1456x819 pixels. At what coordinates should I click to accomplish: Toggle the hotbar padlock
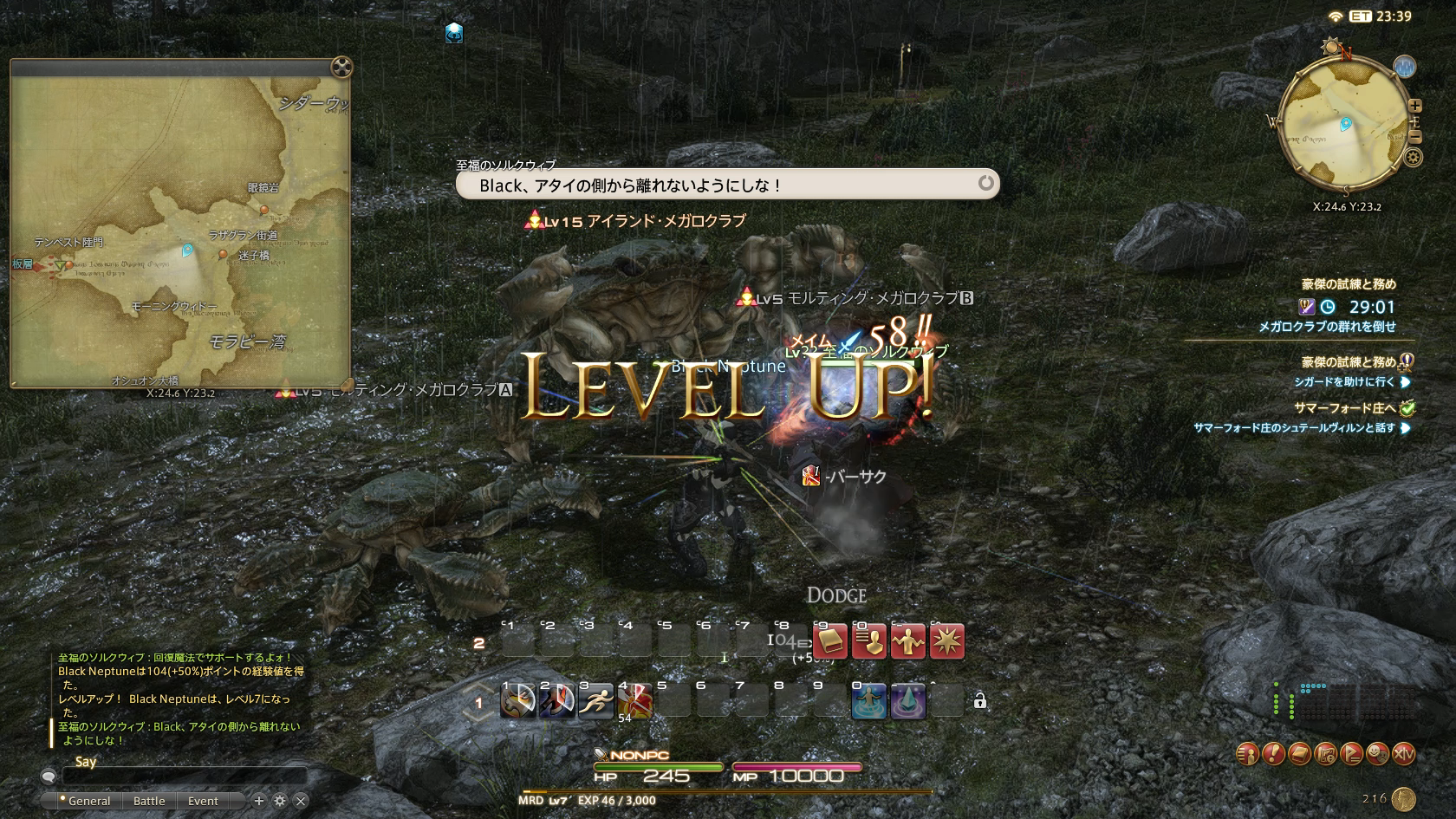[979, 701]
